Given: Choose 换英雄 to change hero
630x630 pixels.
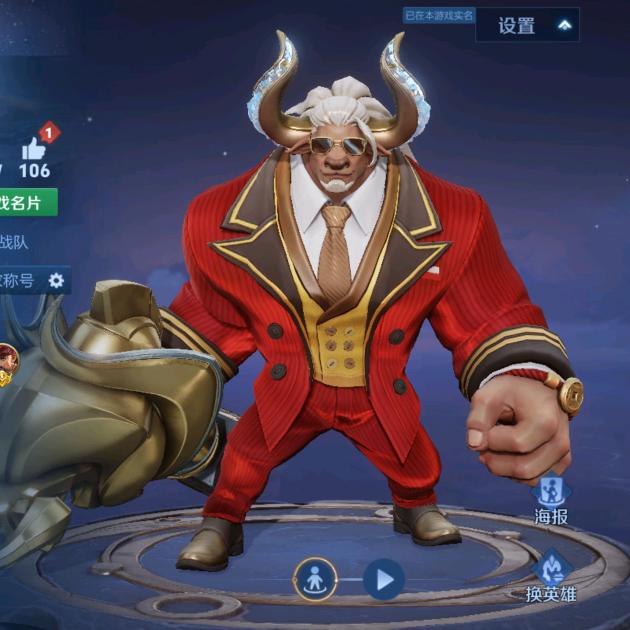Looking at the screenshot, I should [x=551, y=572].
